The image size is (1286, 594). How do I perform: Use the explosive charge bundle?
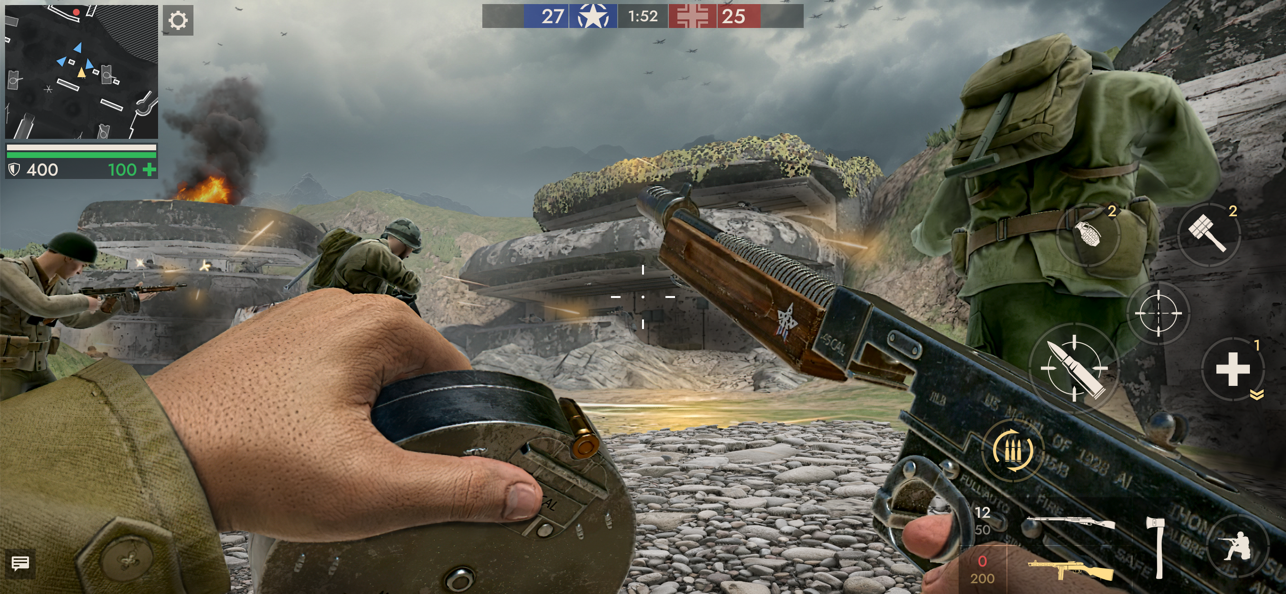(1208, 236)
